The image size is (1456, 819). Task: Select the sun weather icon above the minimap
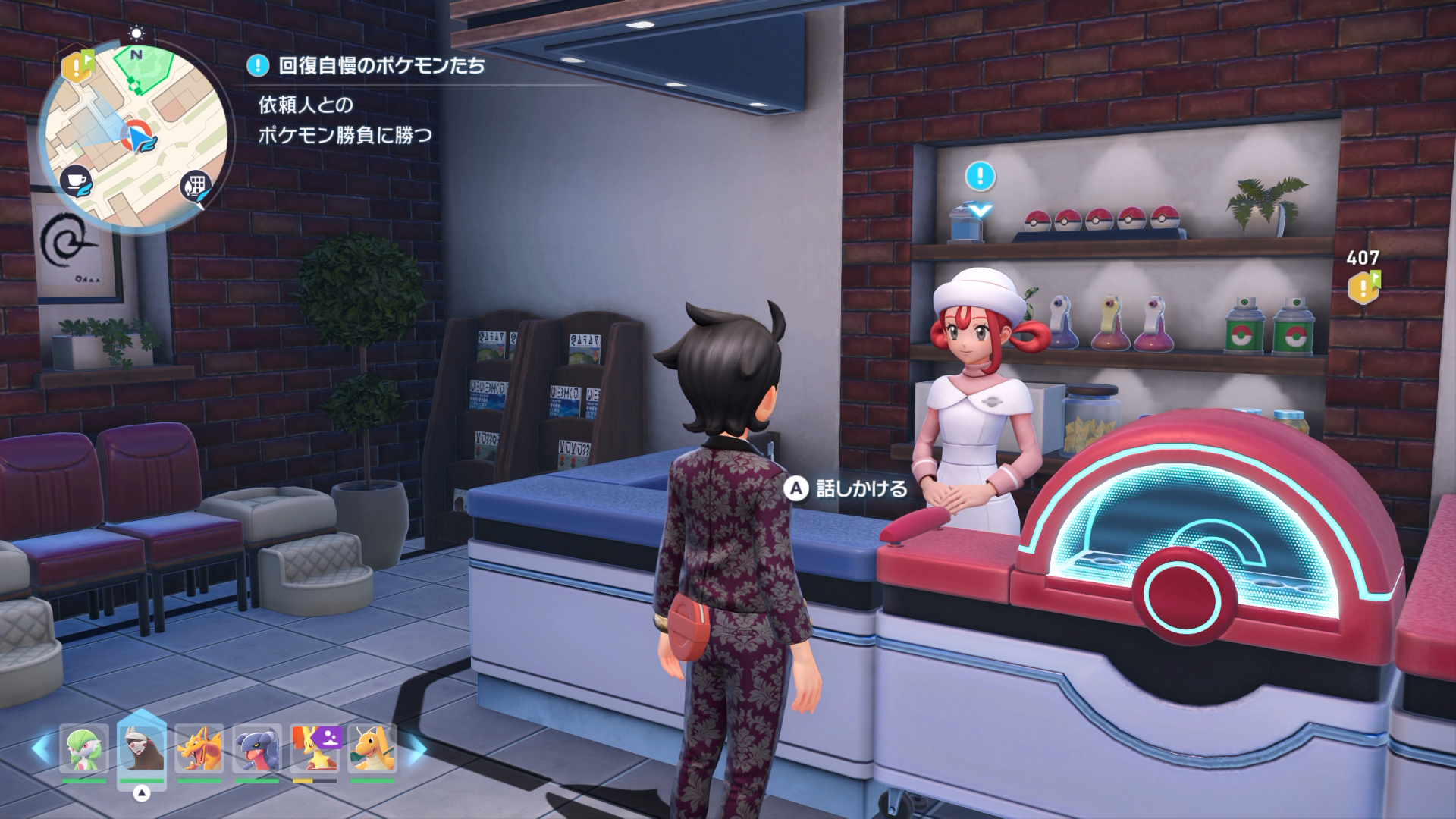[136, 33]
